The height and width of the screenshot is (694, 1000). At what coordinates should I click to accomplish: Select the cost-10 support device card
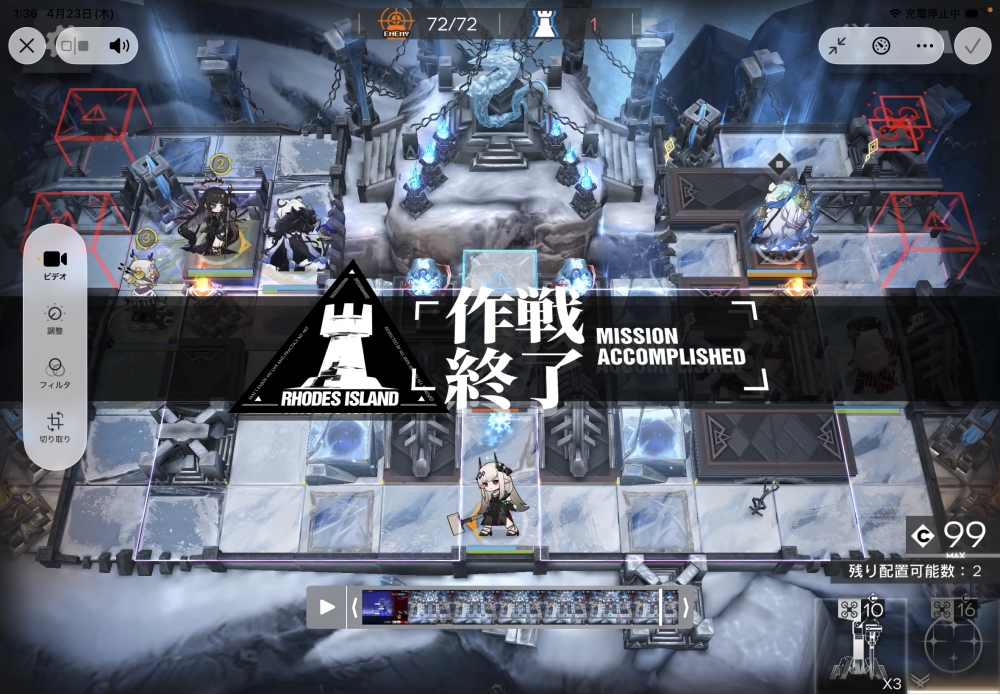click(x=861, y=646)
